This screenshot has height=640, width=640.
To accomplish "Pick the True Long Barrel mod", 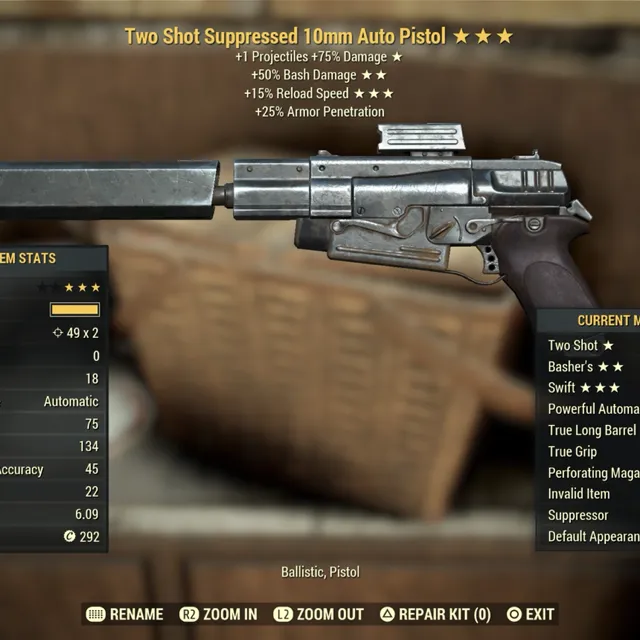I will [x=592, y=430].
